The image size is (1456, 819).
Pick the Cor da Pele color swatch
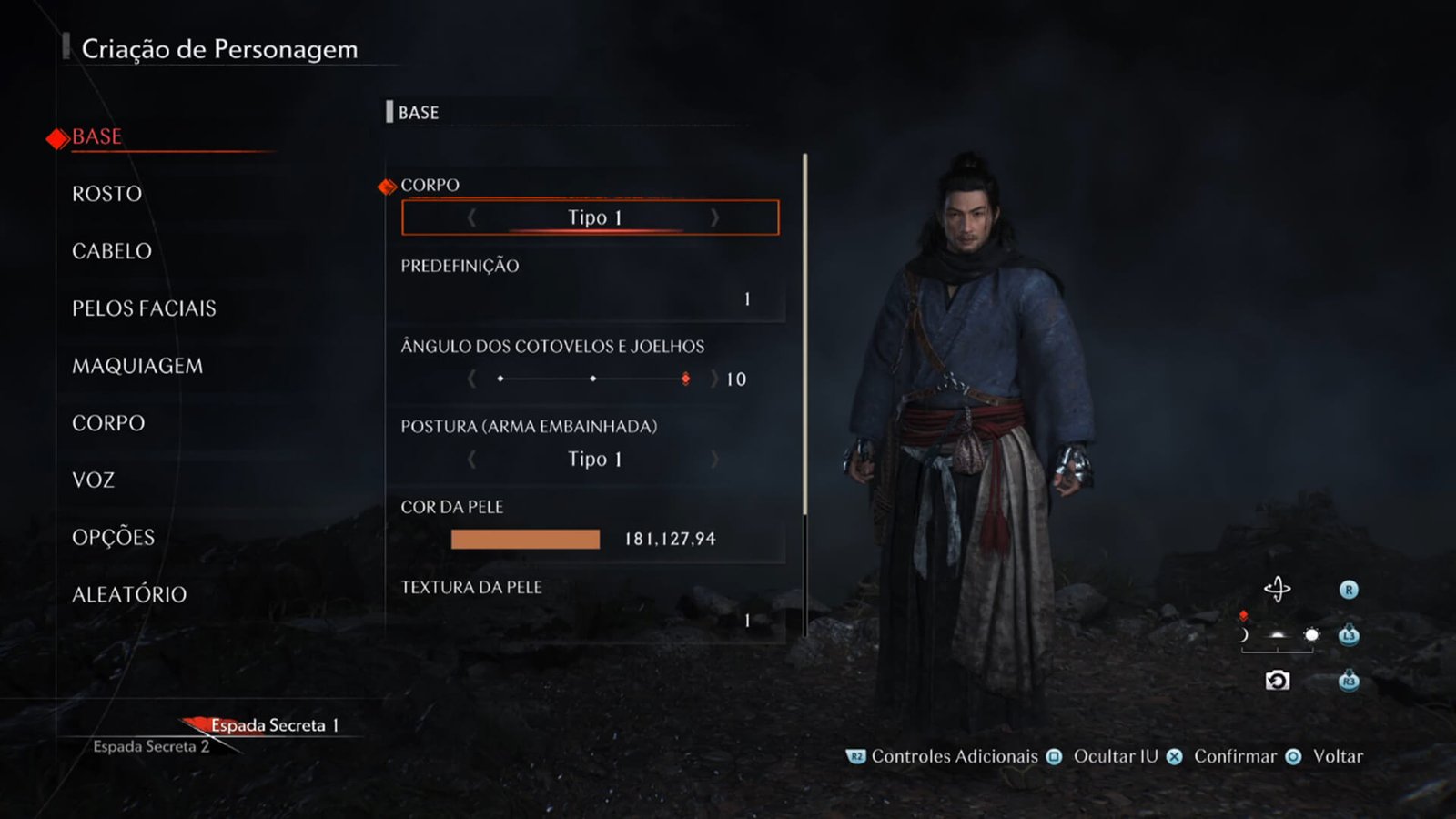point(525,540)
